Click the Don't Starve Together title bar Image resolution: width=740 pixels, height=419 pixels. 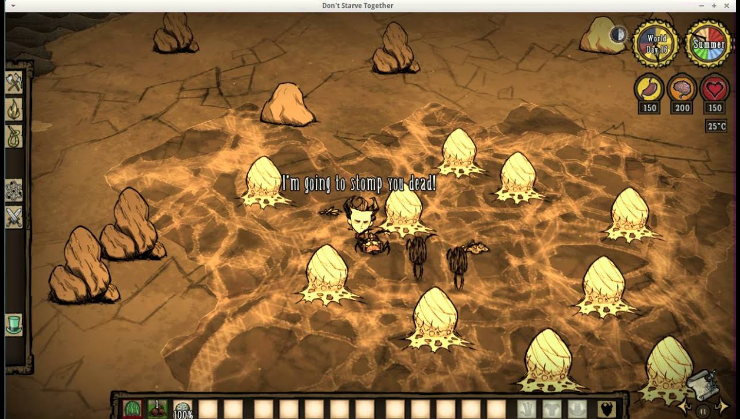click(x=370, y=6)
